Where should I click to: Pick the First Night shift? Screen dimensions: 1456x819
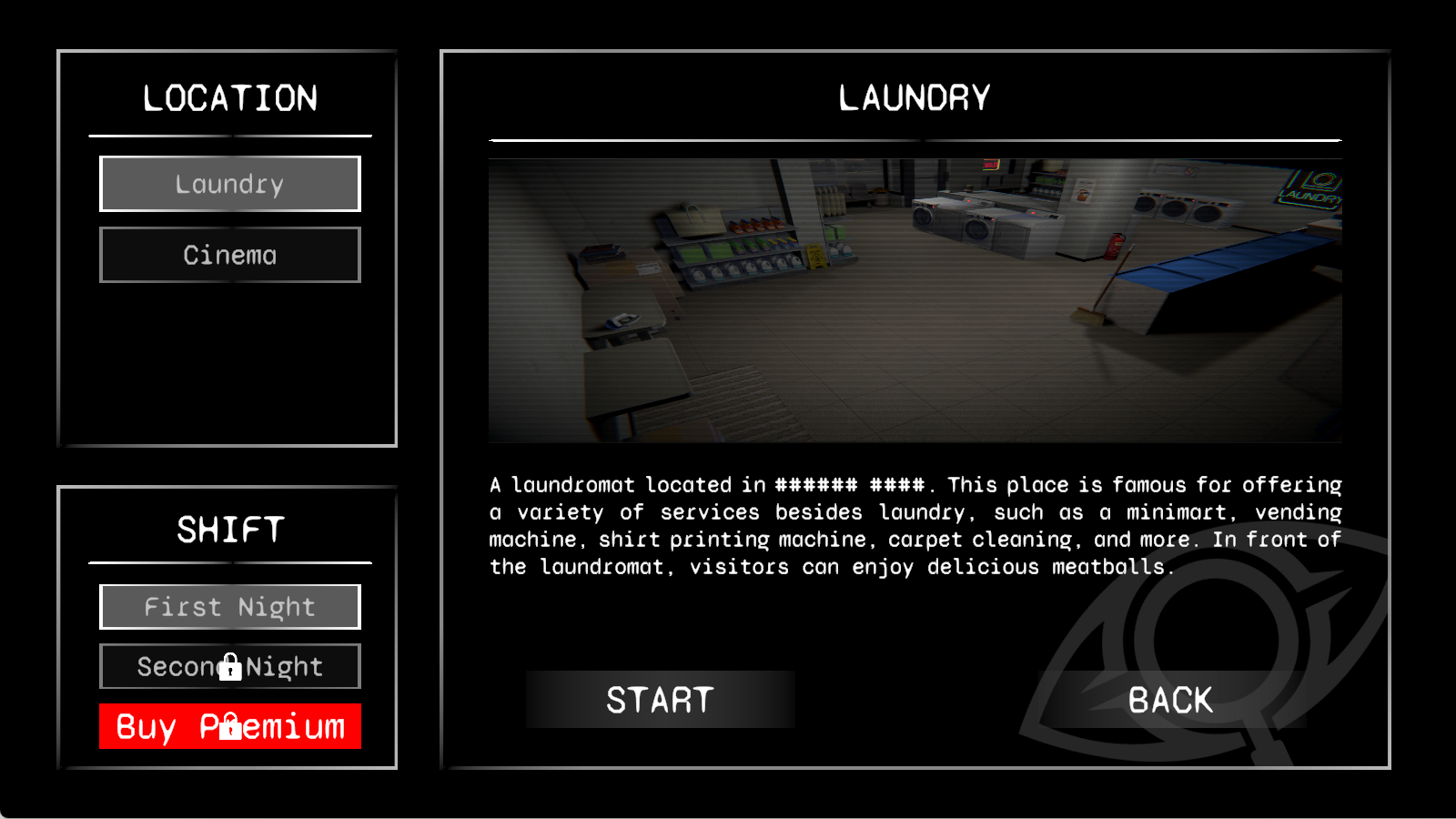click(229, 607)
